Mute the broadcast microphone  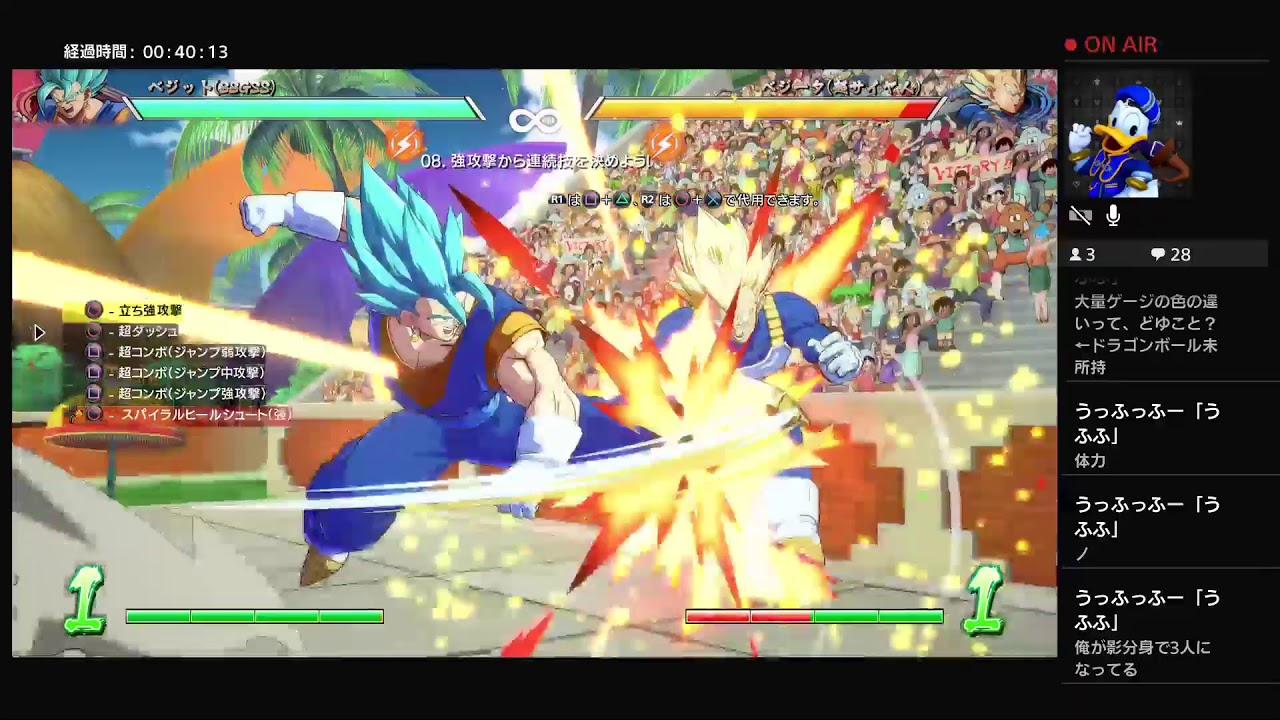(1113, 214)
